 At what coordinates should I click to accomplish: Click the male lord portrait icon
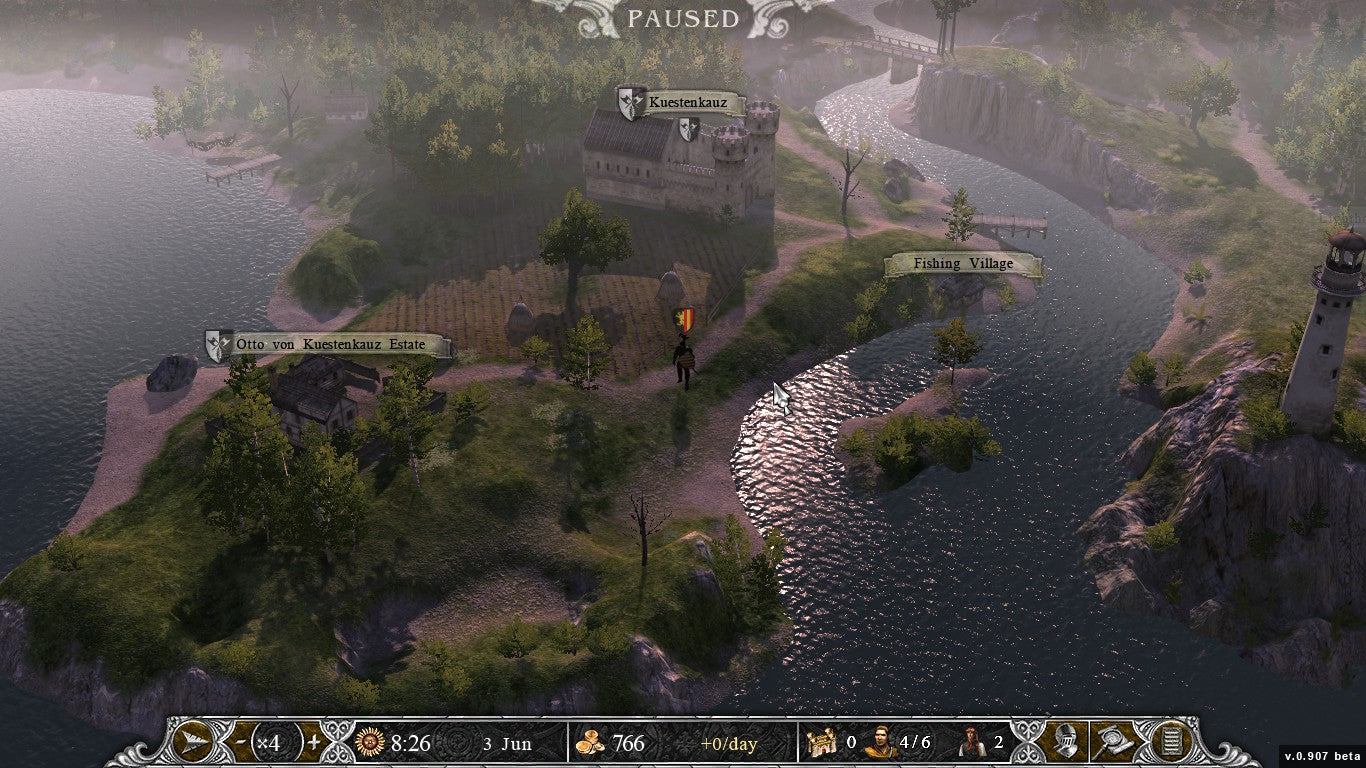(880, 743)
